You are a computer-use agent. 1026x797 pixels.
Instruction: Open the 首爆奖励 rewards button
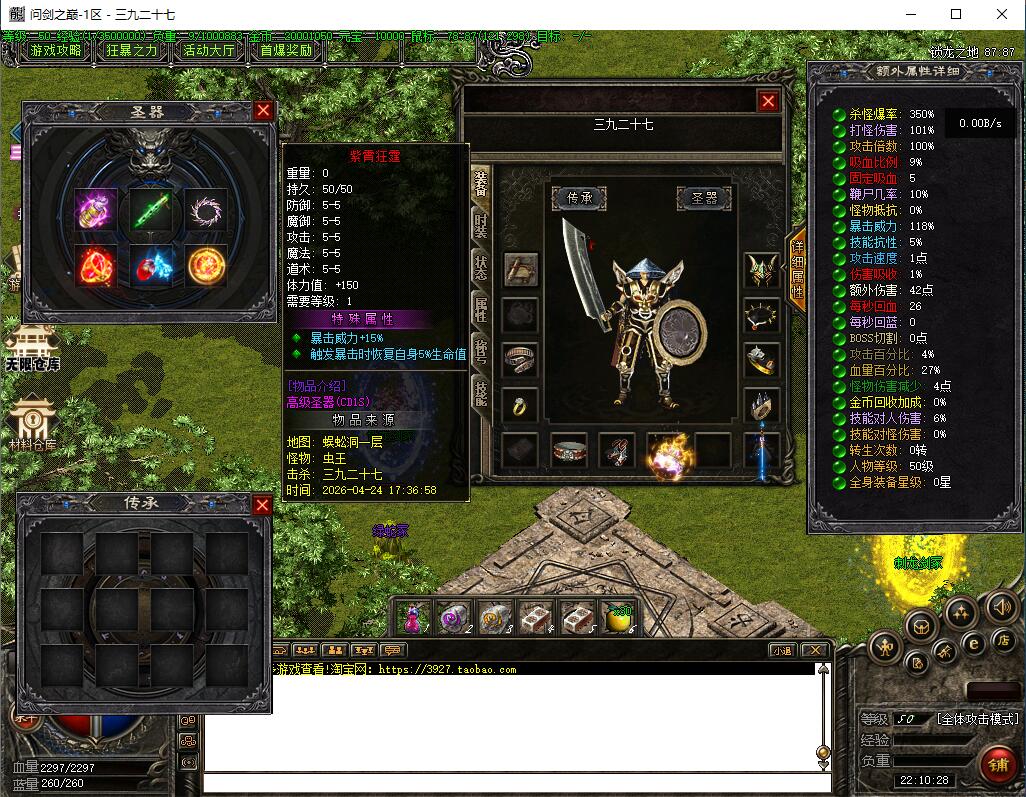(286, 51)
